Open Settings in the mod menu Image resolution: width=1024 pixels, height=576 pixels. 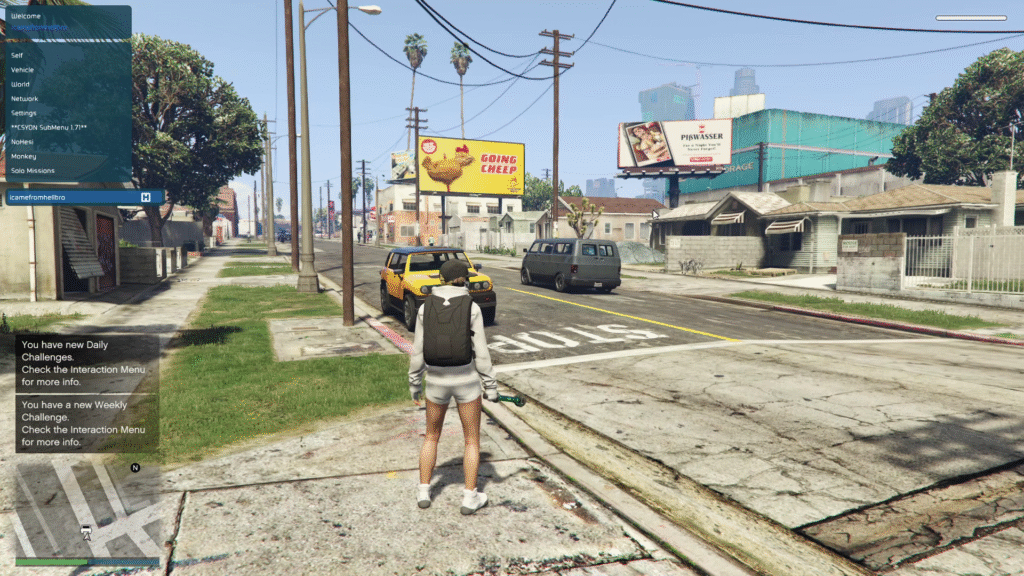click(x=25, y=113)
